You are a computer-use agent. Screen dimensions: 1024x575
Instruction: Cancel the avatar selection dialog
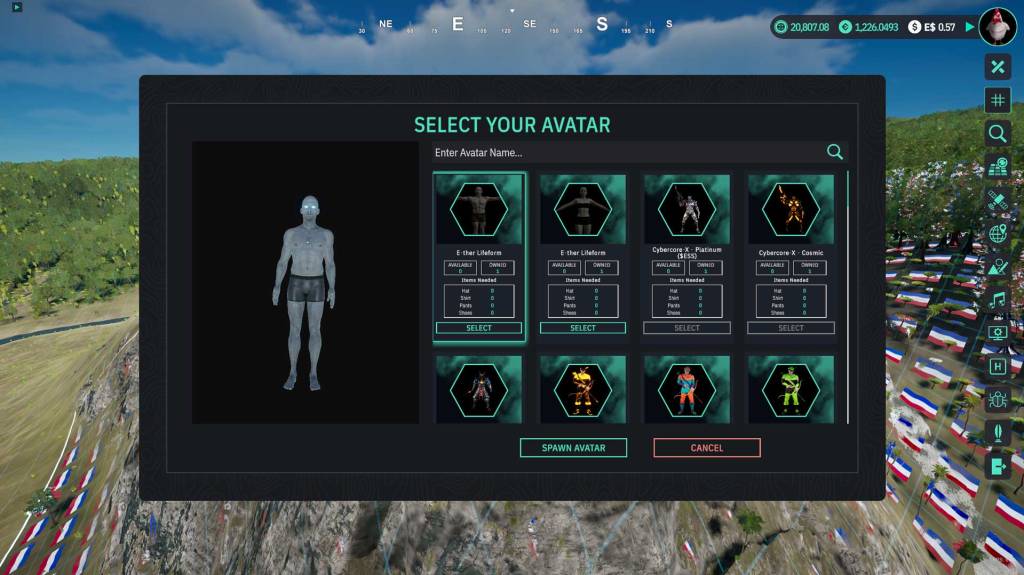click(x=706, y=448)
